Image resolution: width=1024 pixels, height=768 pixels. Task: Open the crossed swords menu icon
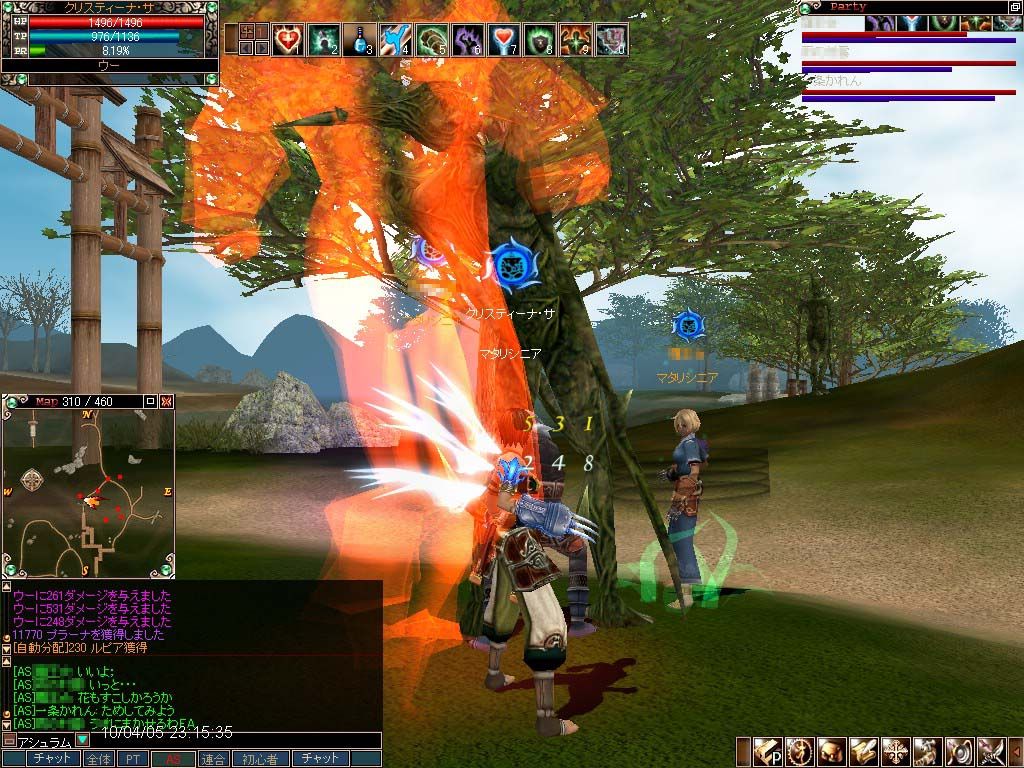989,751
